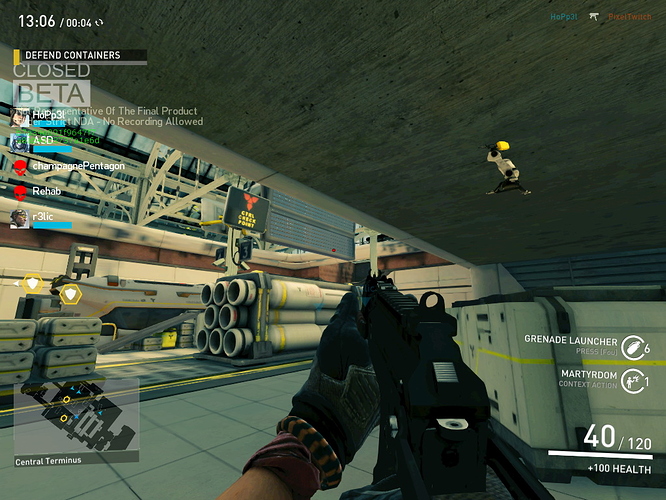Click teammate HoPp3l's portrait

20,116
